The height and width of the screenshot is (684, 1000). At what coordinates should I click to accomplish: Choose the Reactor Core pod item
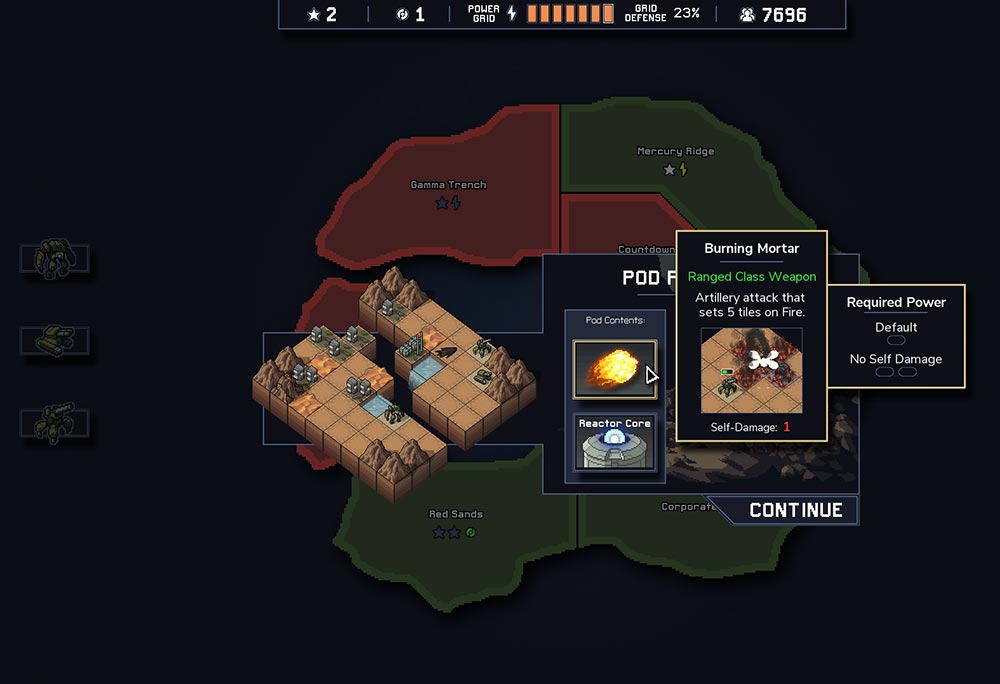point(614,442)
